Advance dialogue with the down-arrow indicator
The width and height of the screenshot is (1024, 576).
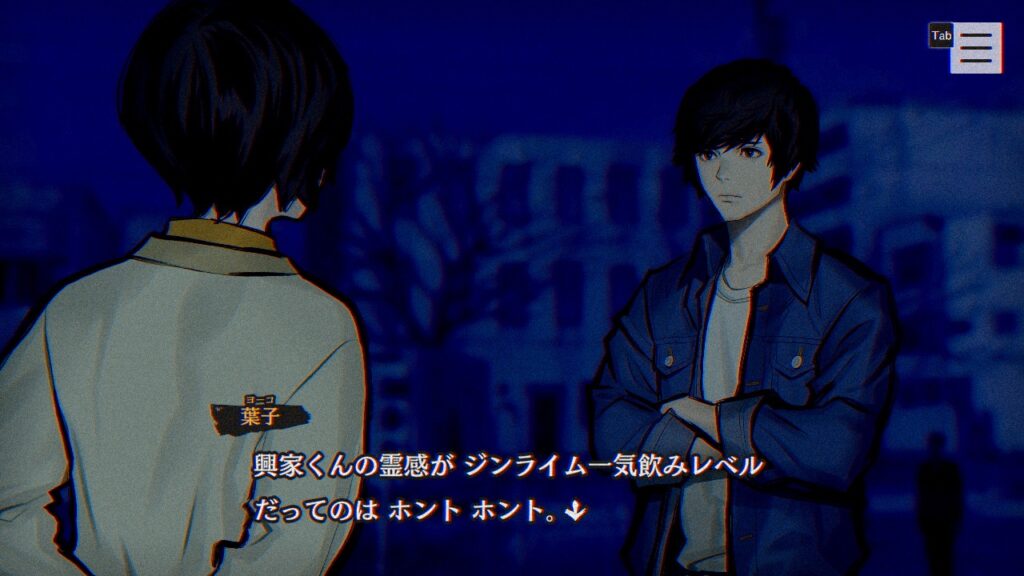point(574,511)
